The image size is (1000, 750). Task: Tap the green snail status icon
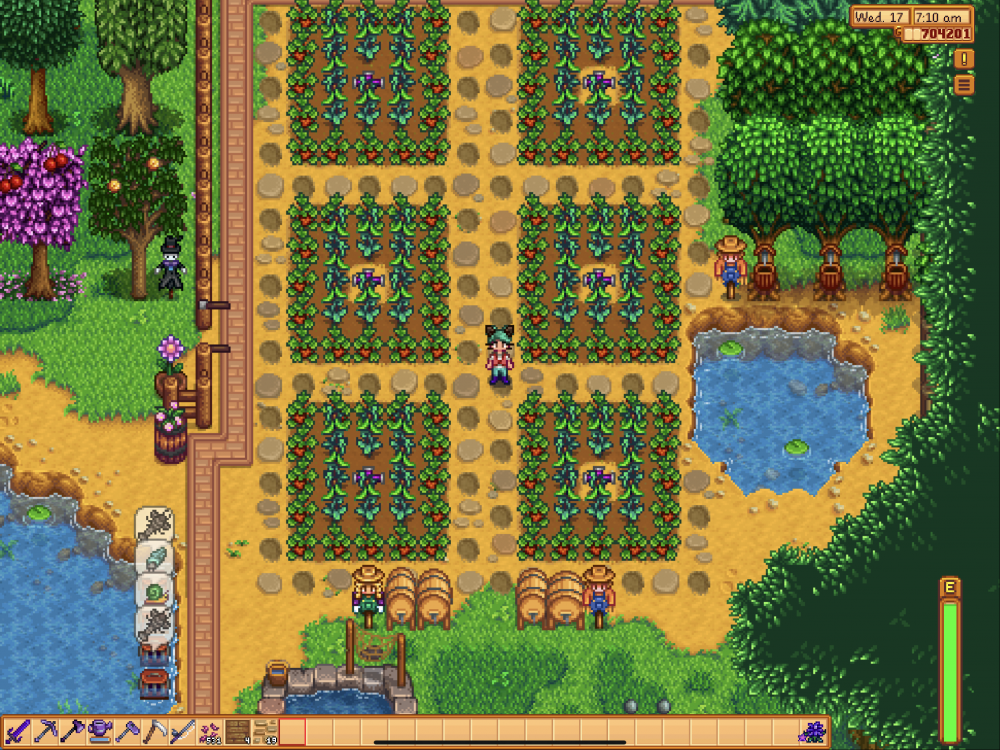[x=155, y=592]
